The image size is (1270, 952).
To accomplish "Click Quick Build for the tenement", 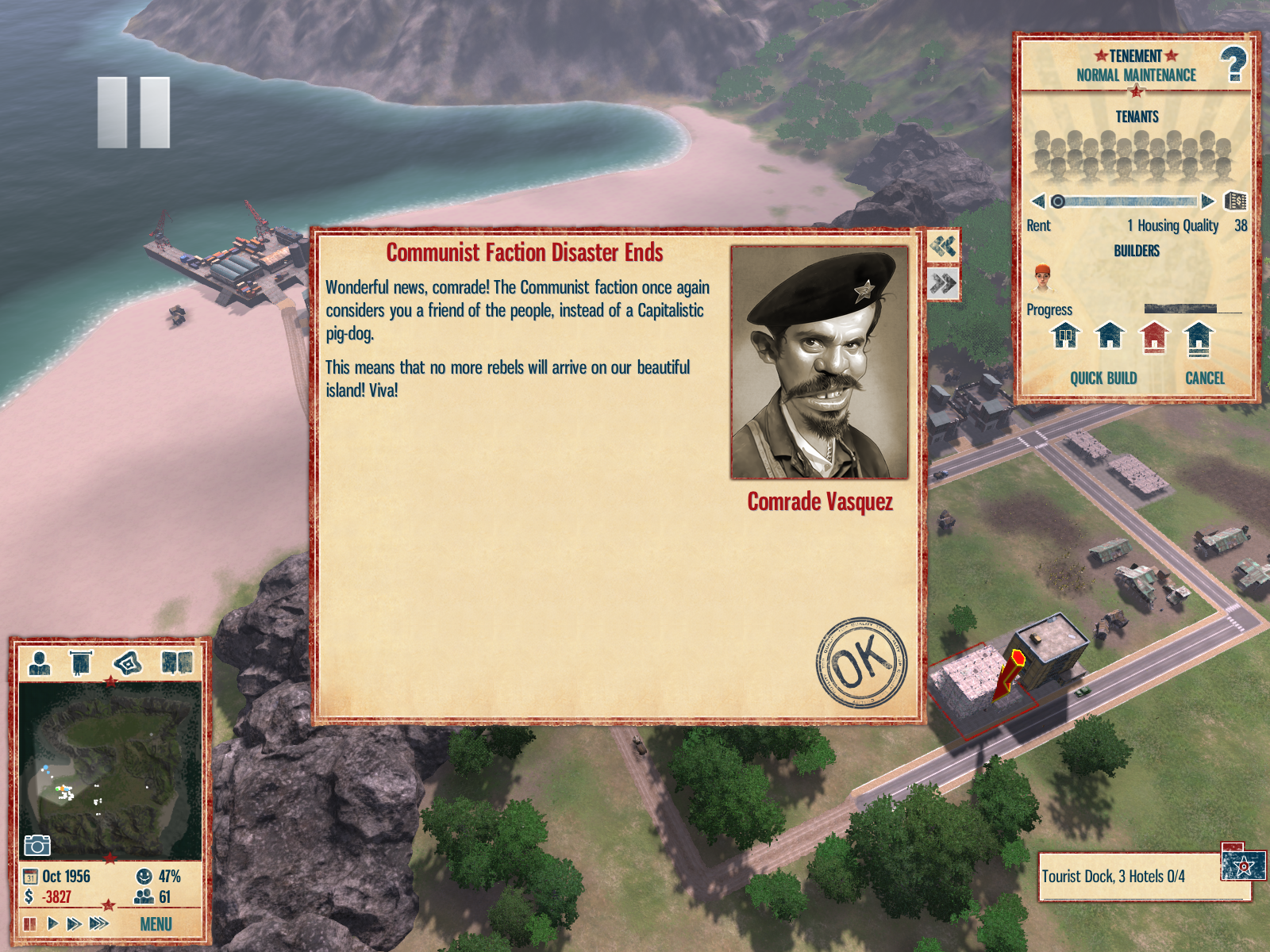I will pos(1103,378).
